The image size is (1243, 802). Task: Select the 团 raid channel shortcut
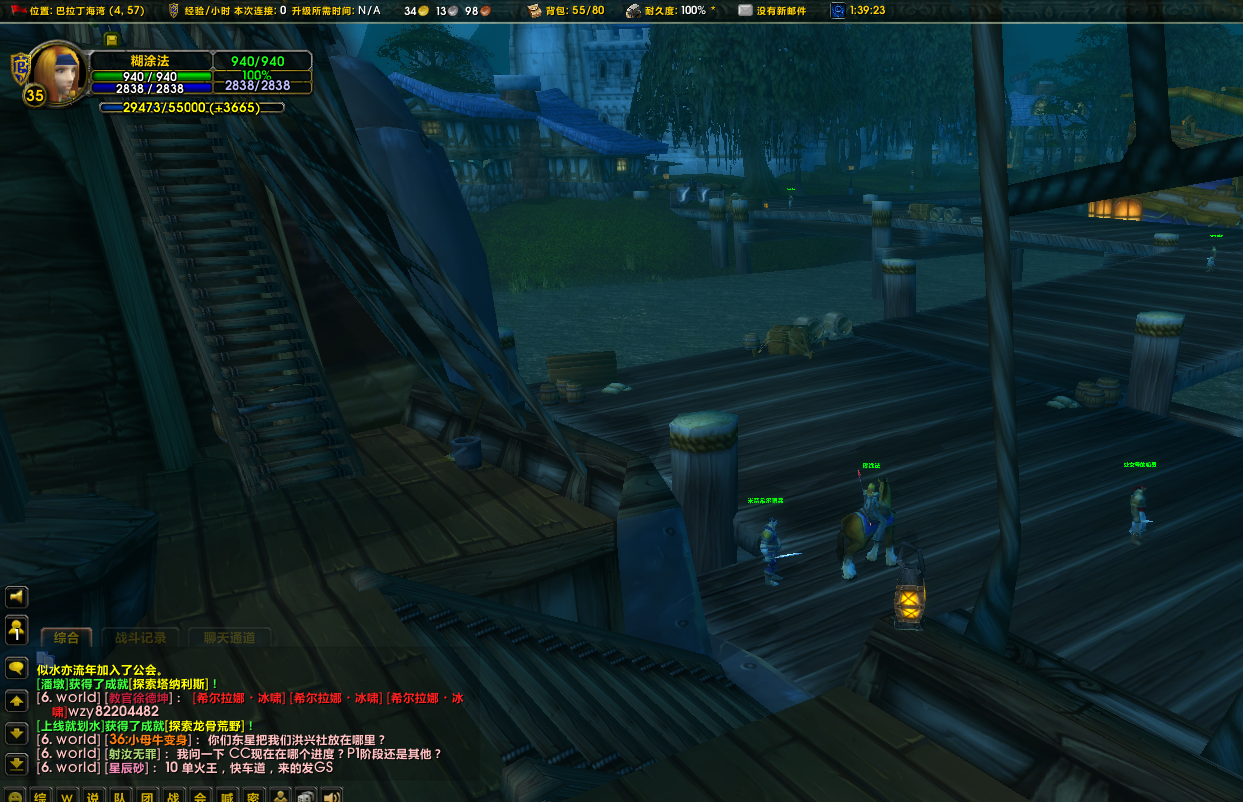146,796
